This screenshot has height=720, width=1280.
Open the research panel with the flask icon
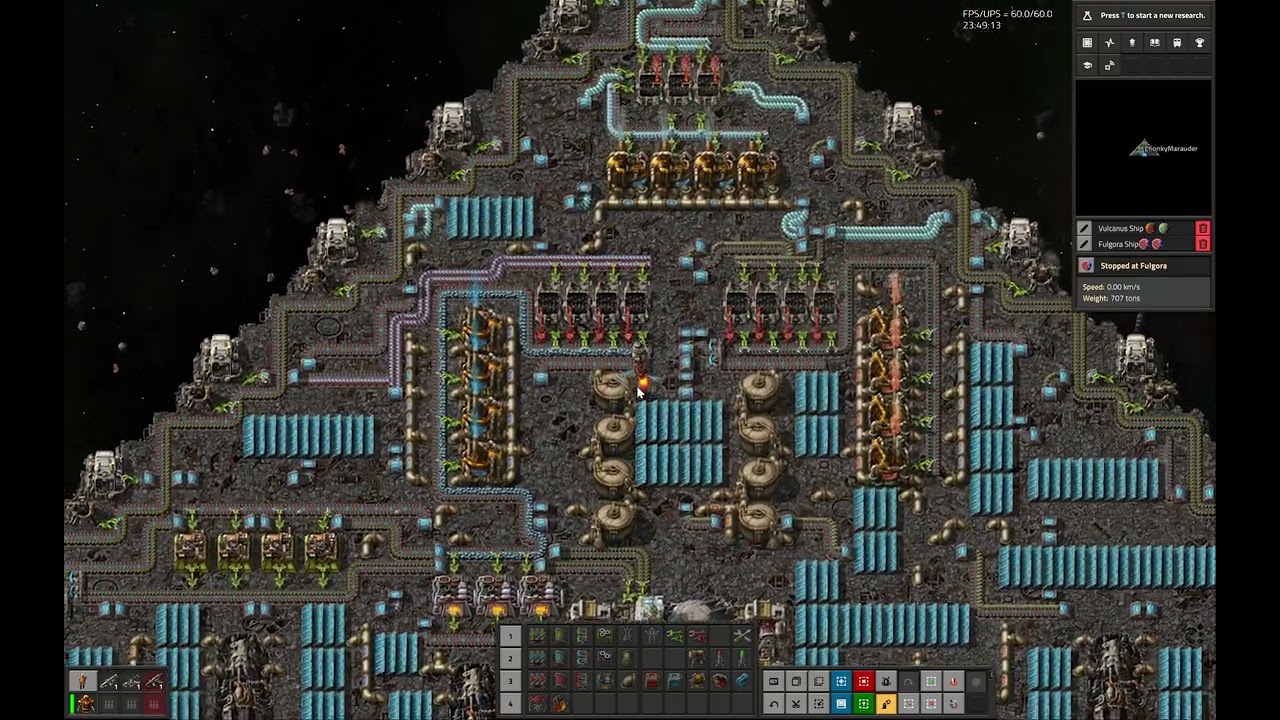tap(1087, 16)
